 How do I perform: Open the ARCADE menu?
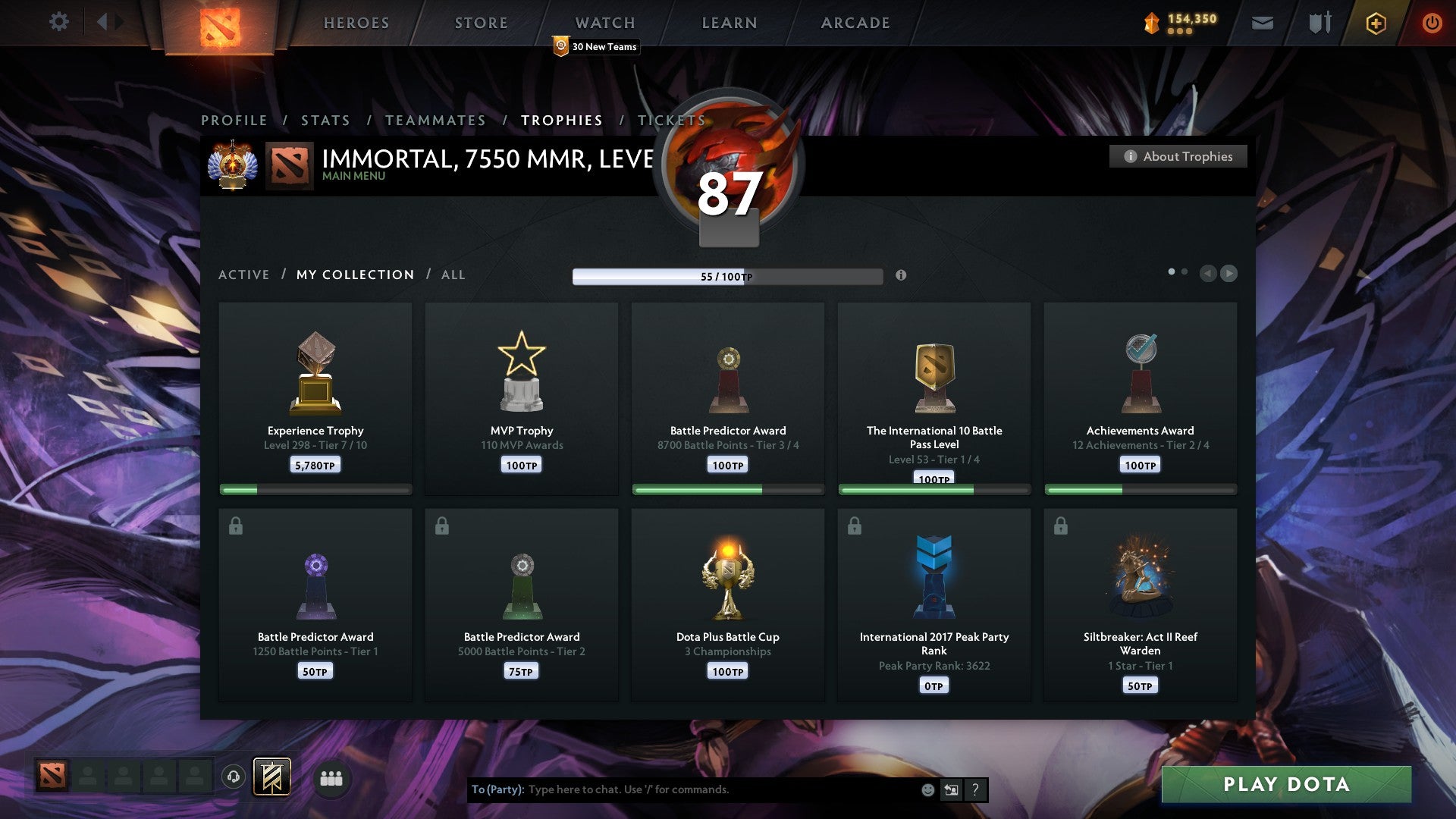pyautogui.click(x=855, y=23)
